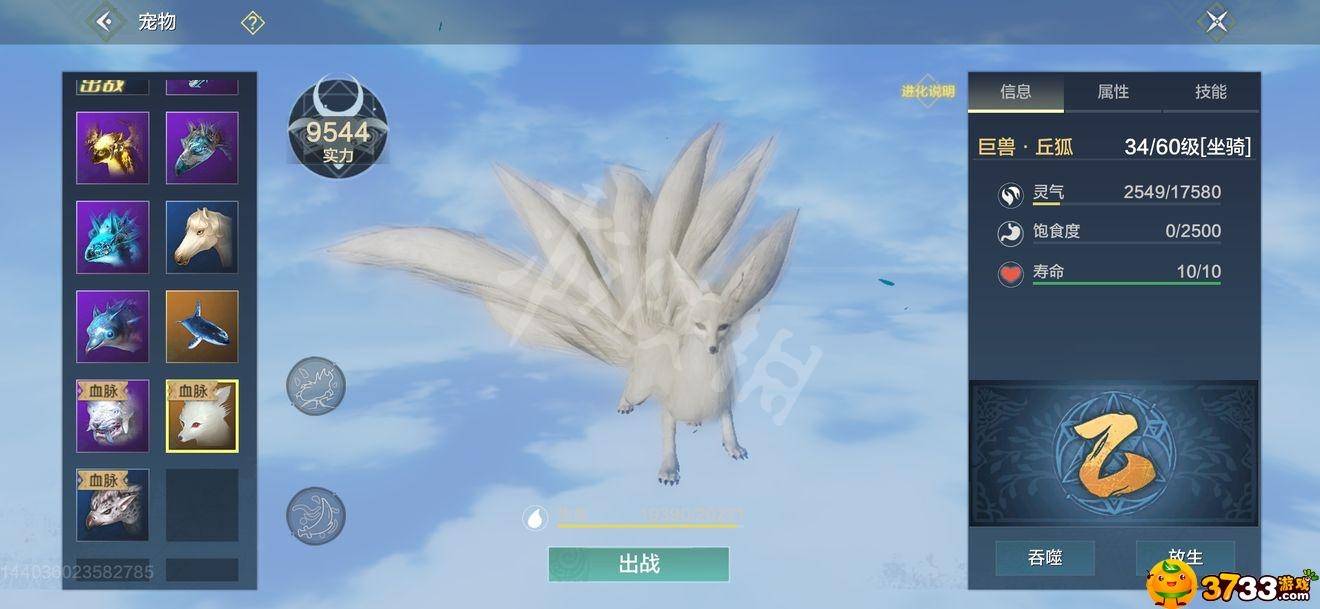The height and width of the screenshot is (609, 1320).
Task: Open the 进化说明 evolution guide
Action: pyautogui.click(x=927, y=92)
